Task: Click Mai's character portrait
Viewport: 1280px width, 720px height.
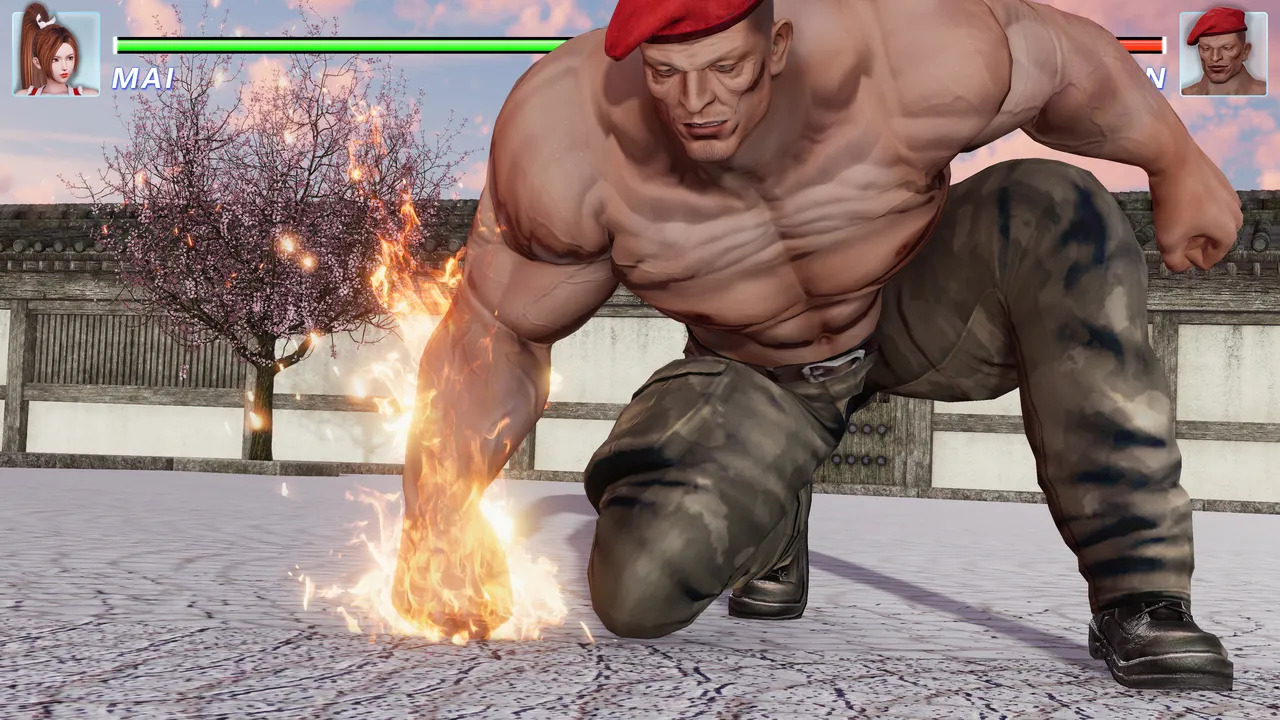Action: click(x=56, y=54)
